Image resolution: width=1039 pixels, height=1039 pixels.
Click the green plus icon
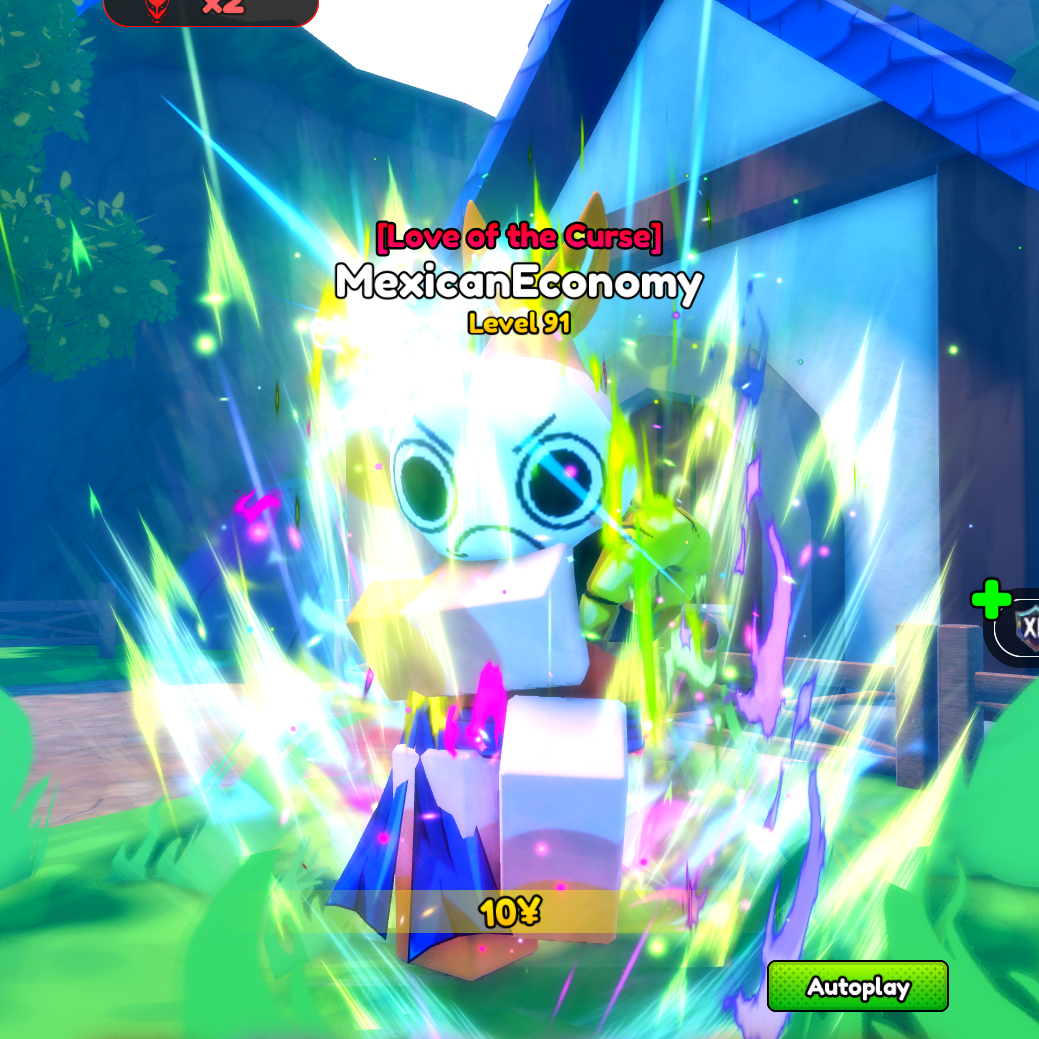pyautogui.click(x=990, y=600)
